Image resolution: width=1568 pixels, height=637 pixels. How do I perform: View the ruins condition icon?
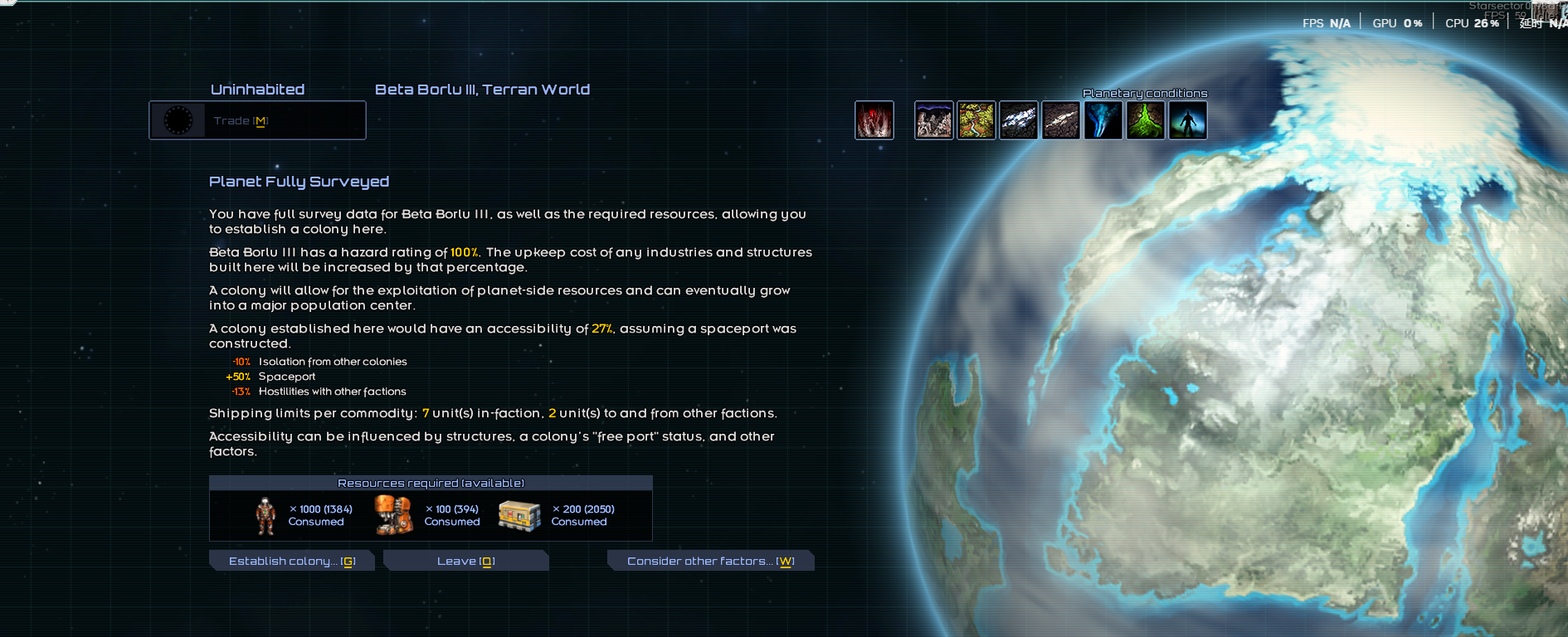click(934, 121)
